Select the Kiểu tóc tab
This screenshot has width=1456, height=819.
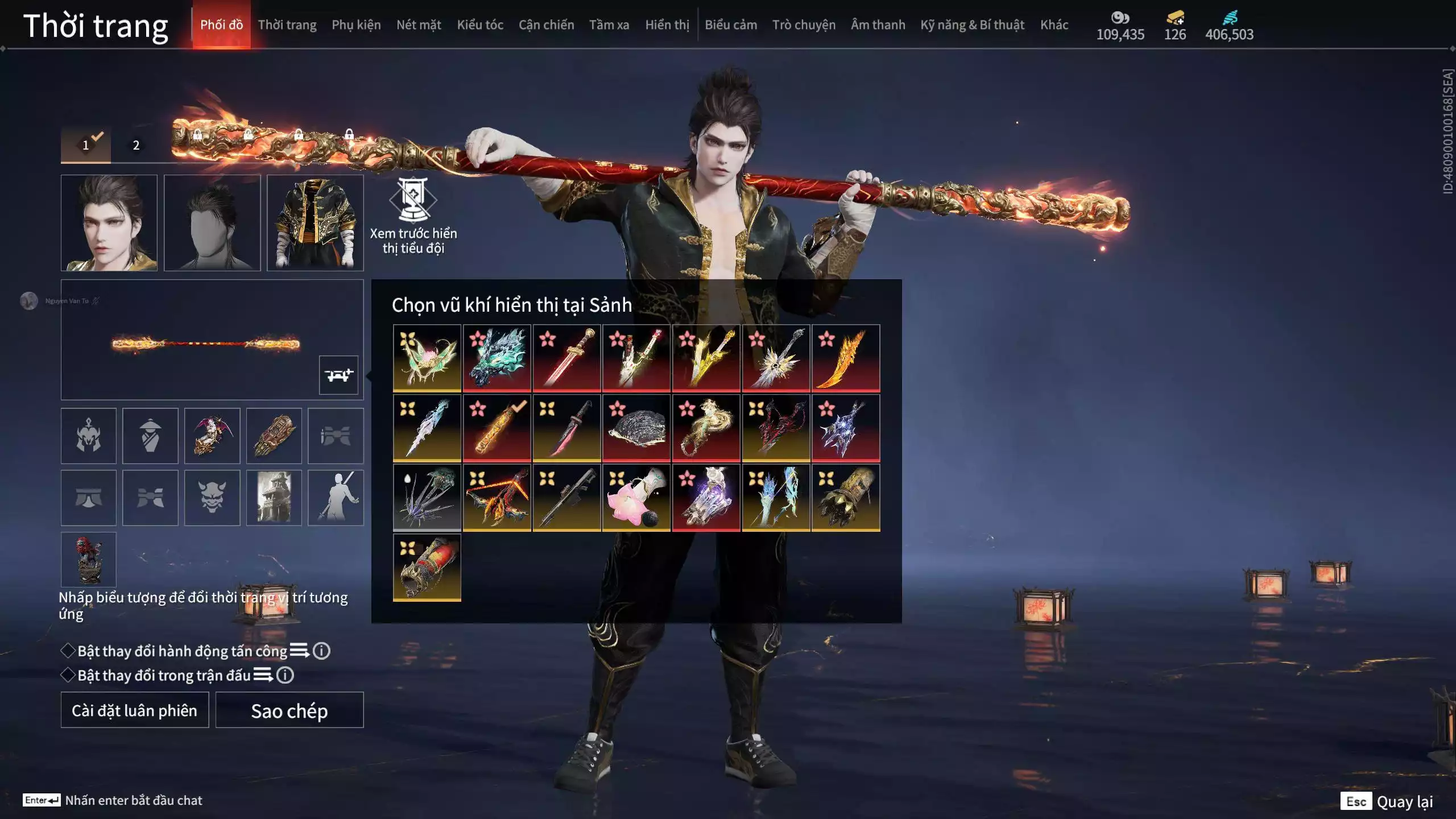pos(479,25)
